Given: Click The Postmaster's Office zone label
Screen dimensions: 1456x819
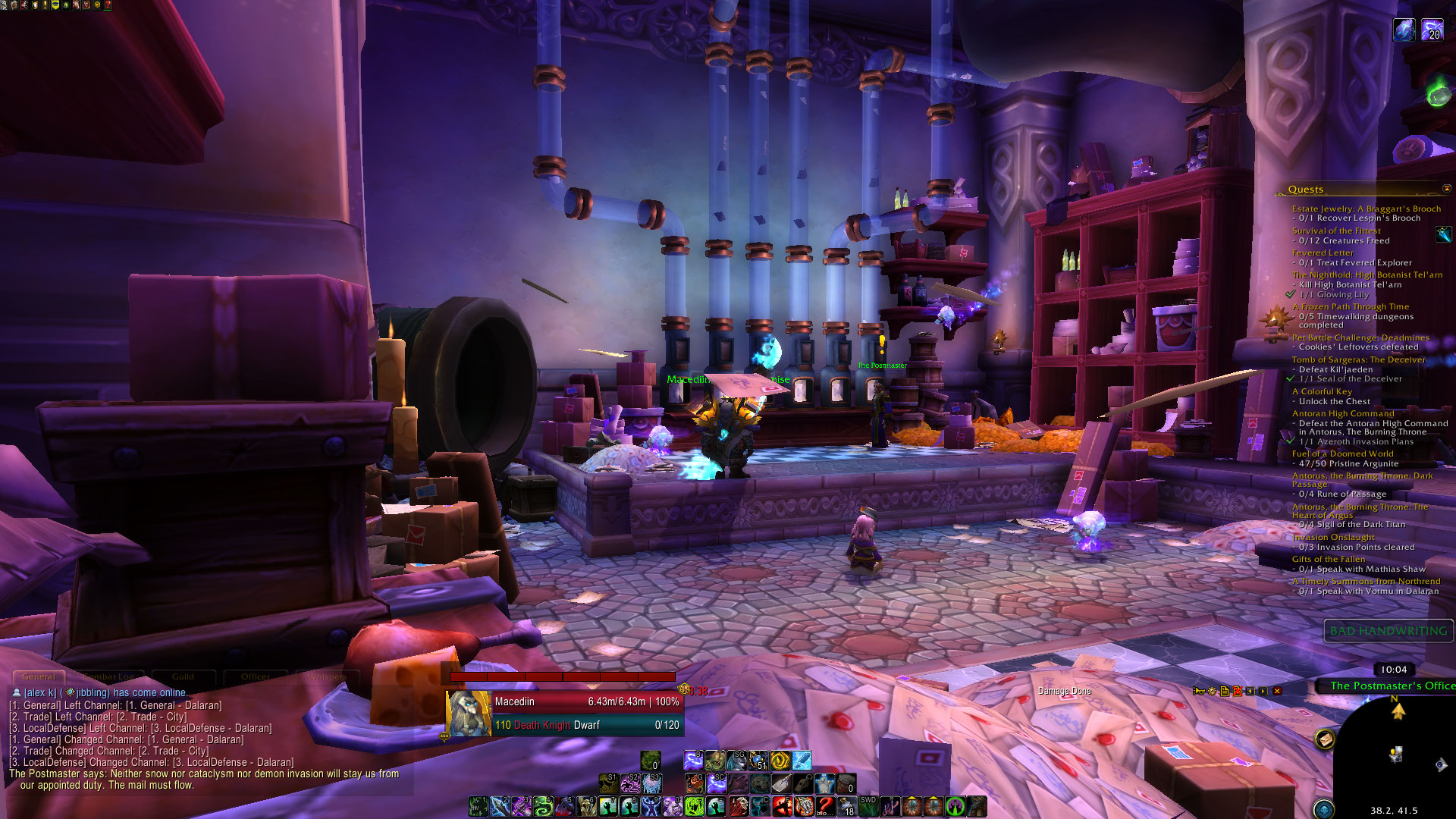Looking at the screenshot, I should [1392, 686].
